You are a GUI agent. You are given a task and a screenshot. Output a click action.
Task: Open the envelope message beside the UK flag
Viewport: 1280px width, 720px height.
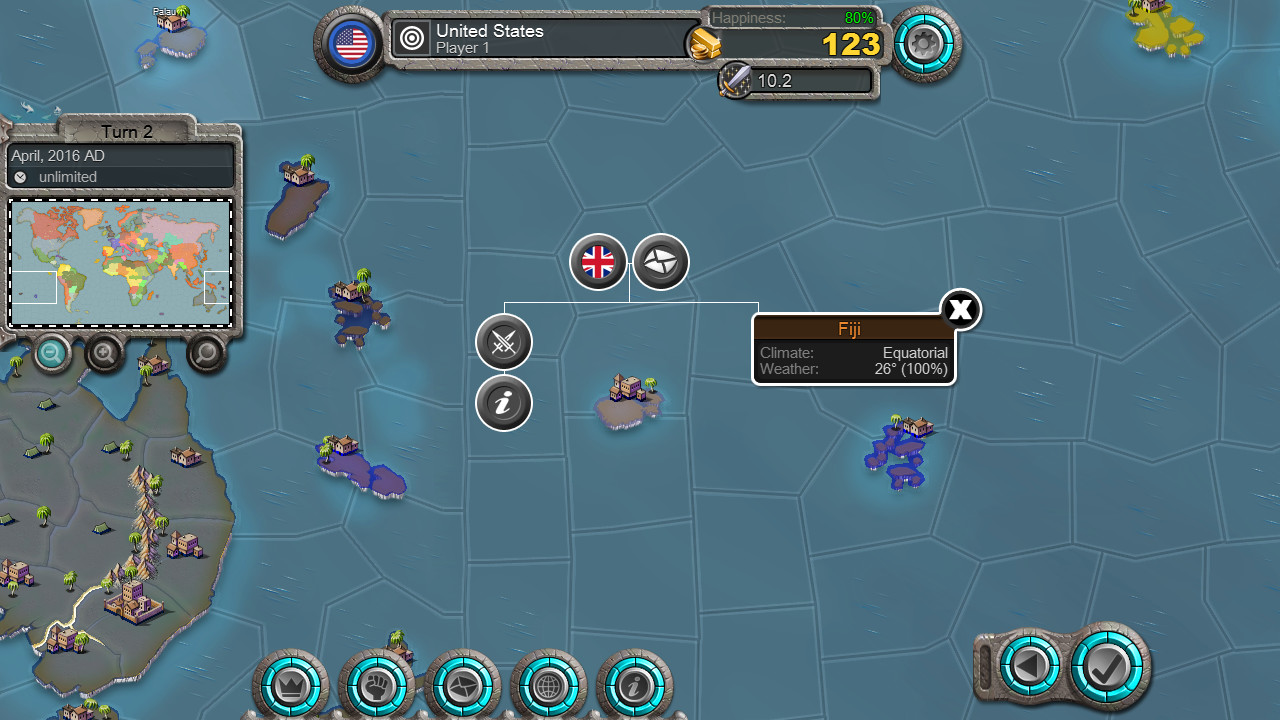tap(661, 262)
